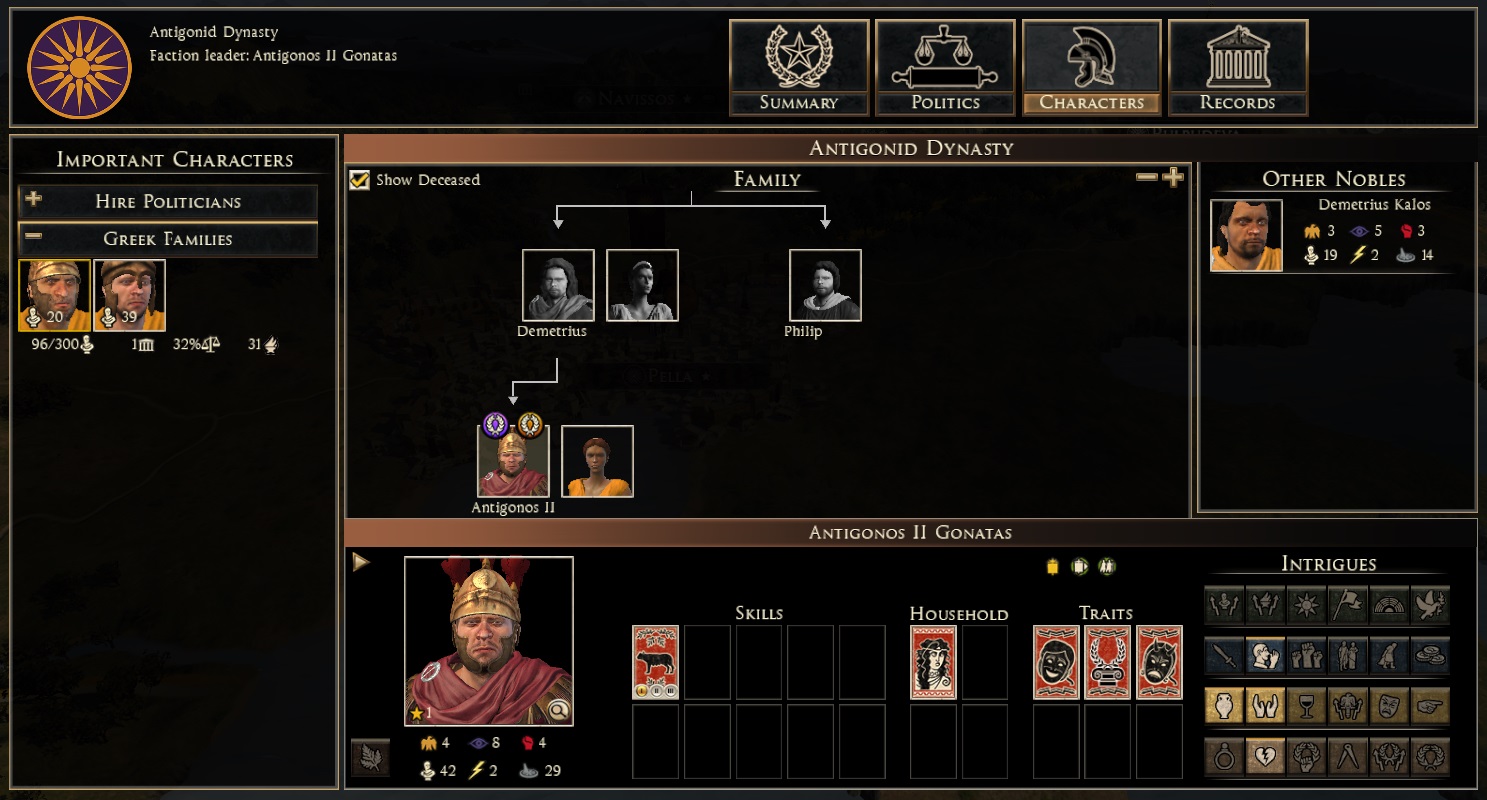Switch to the Politics tab
Screen dimensions: 1487x800
coord(945,68)
